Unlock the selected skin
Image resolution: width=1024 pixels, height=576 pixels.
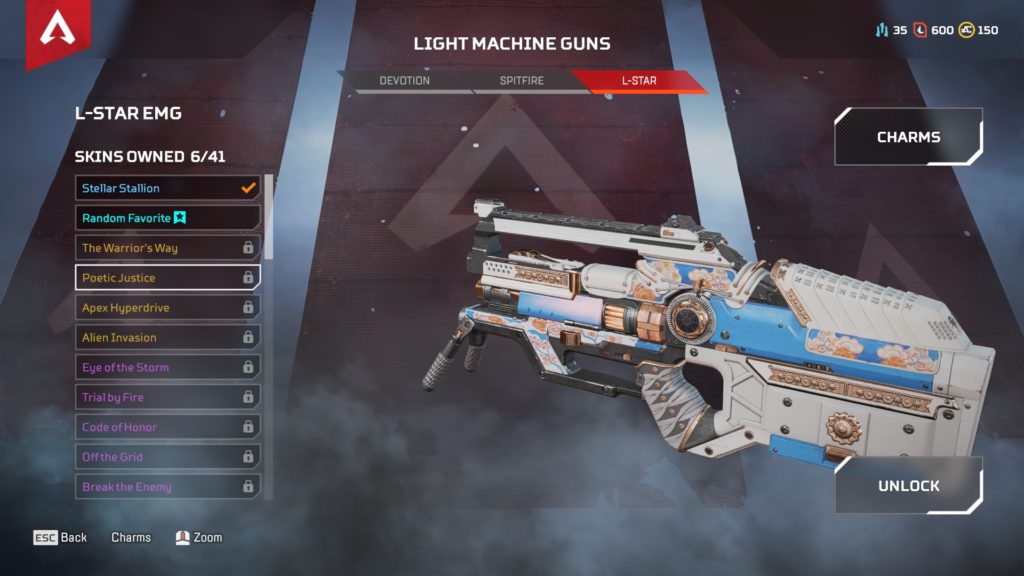908,486
